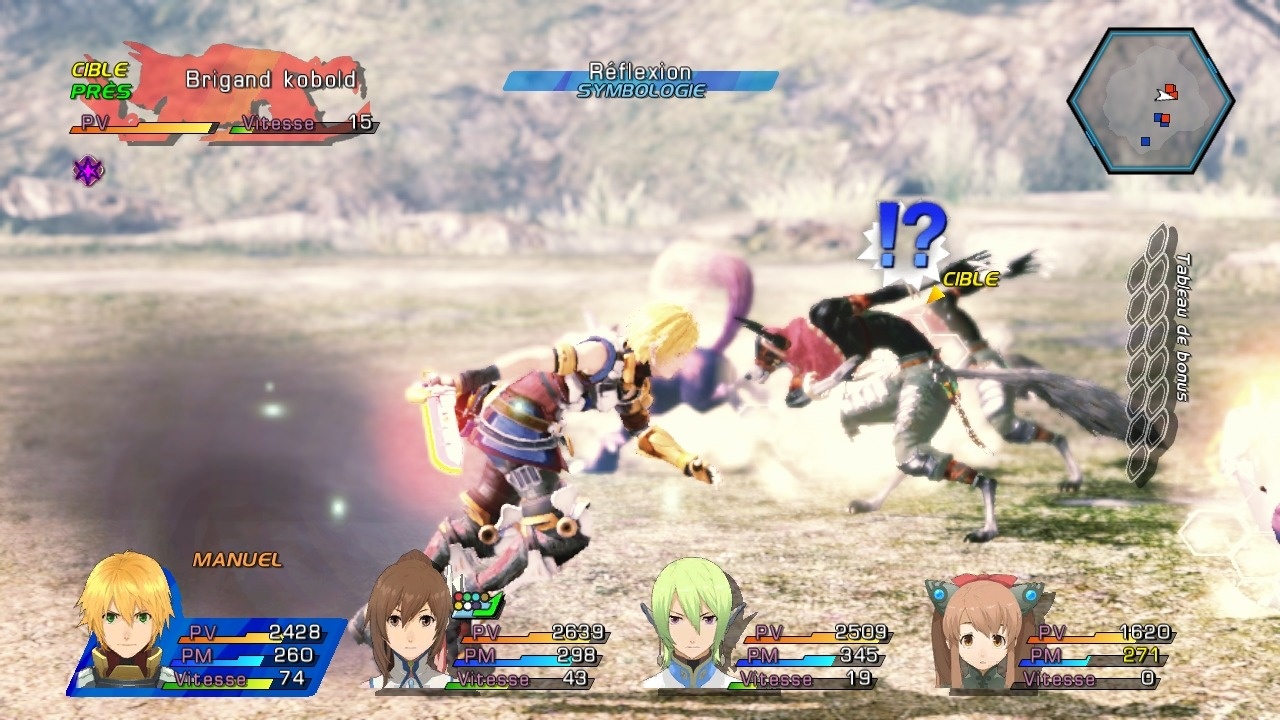Click the yellow CIBLE target marker
This screenshot has height=720, width=1280.
pyautogui.click(x=966, y=281)
